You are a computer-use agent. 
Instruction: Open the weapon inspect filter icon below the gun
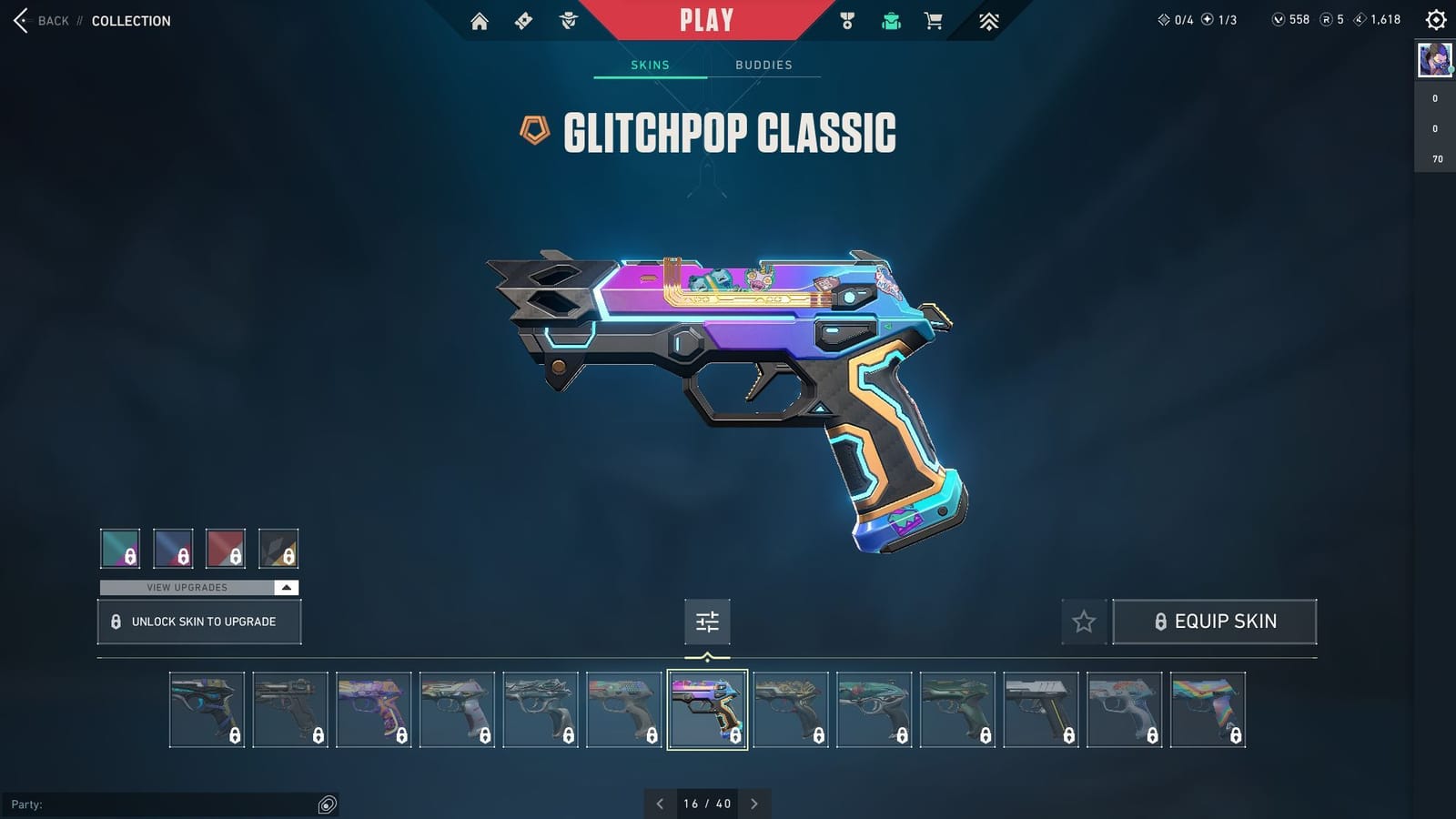pyautogui.click(x=707, y=622)
